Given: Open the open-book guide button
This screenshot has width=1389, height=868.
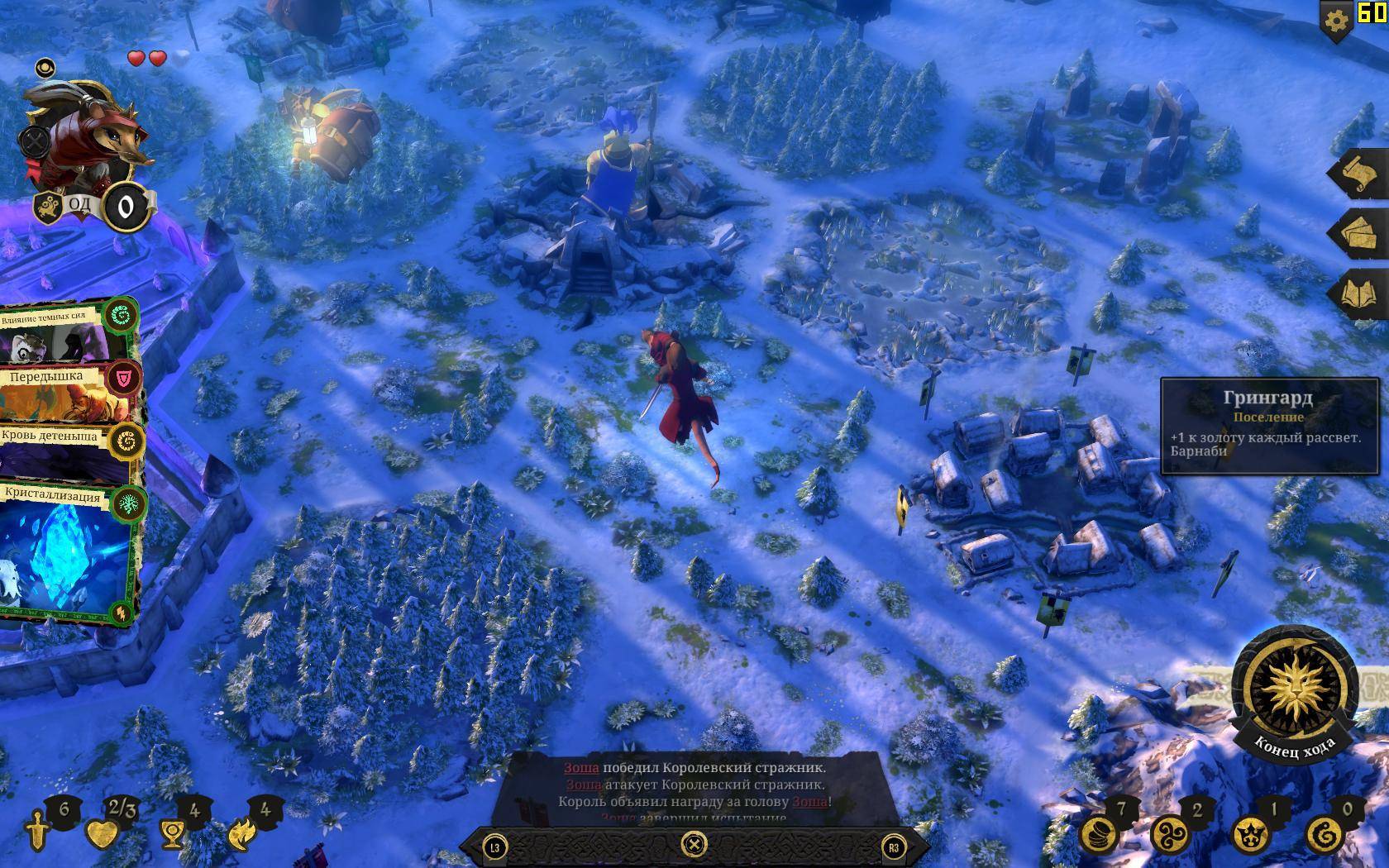Looking at the screenshot, I should click(x=1360, y=293).
